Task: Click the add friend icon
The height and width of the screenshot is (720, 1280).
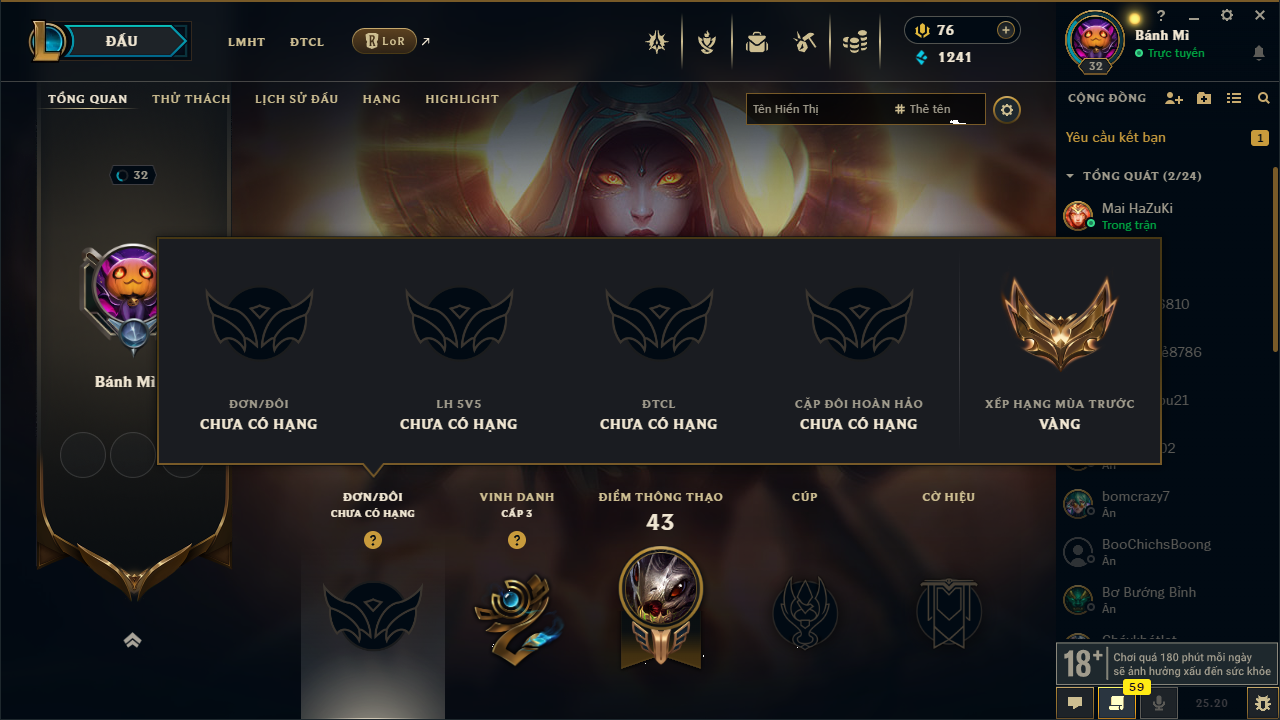Action: coord(1174,99)
